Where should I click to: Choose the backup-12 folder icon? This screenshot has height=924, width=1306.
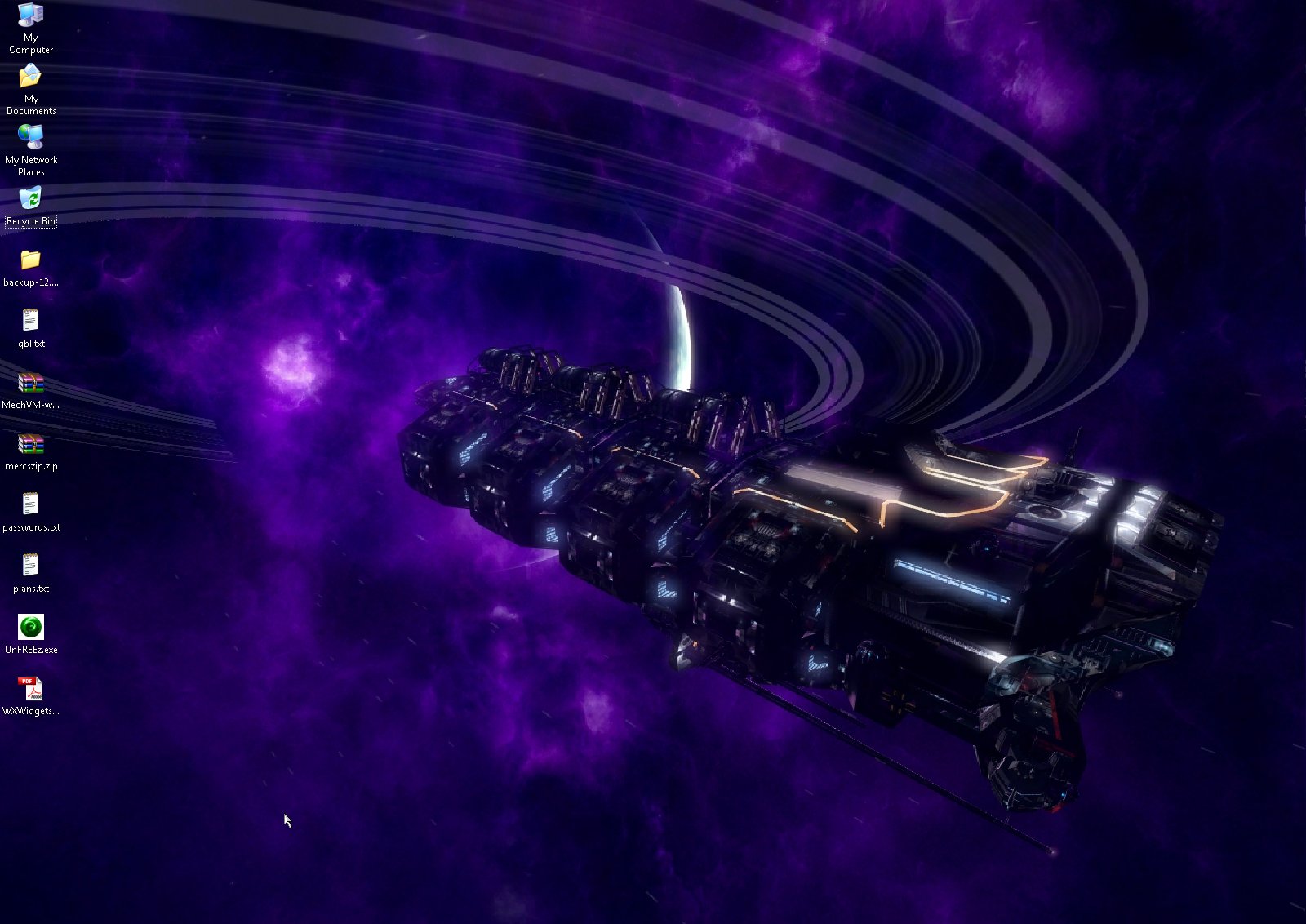pos(30,260)
